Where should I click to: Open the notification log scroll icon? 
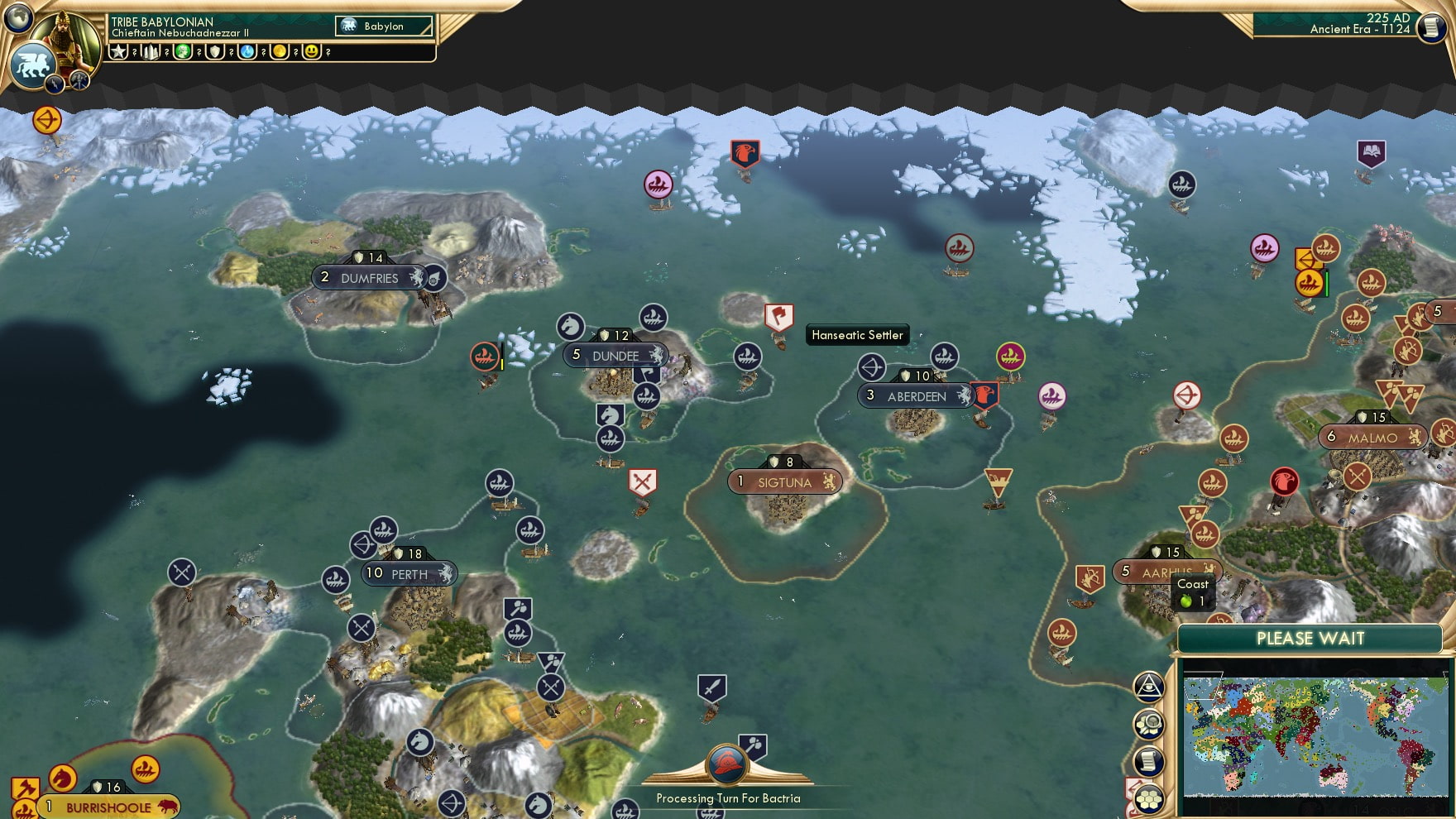(1148, 761)
